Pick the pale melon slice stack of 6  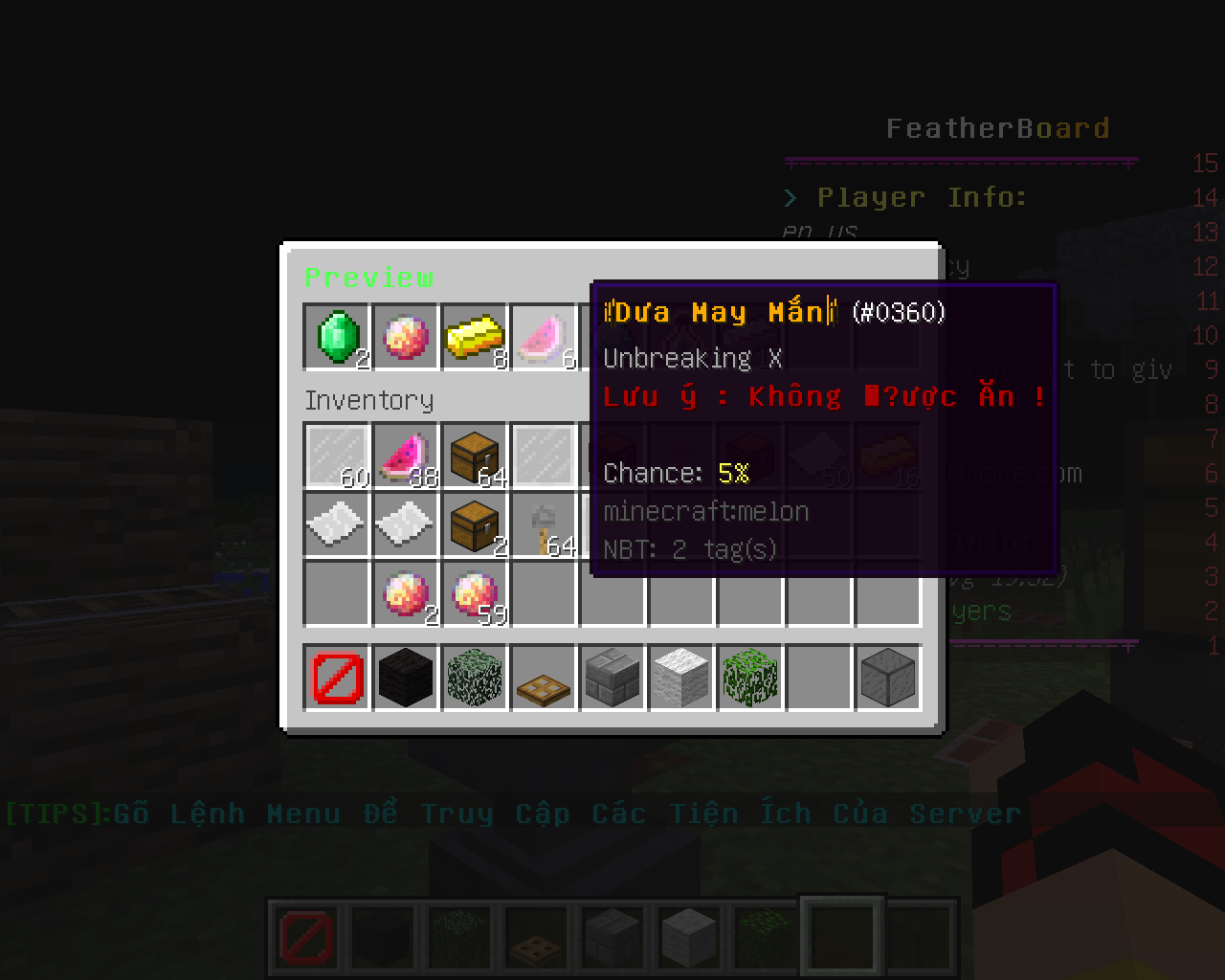tap(544, 337)
